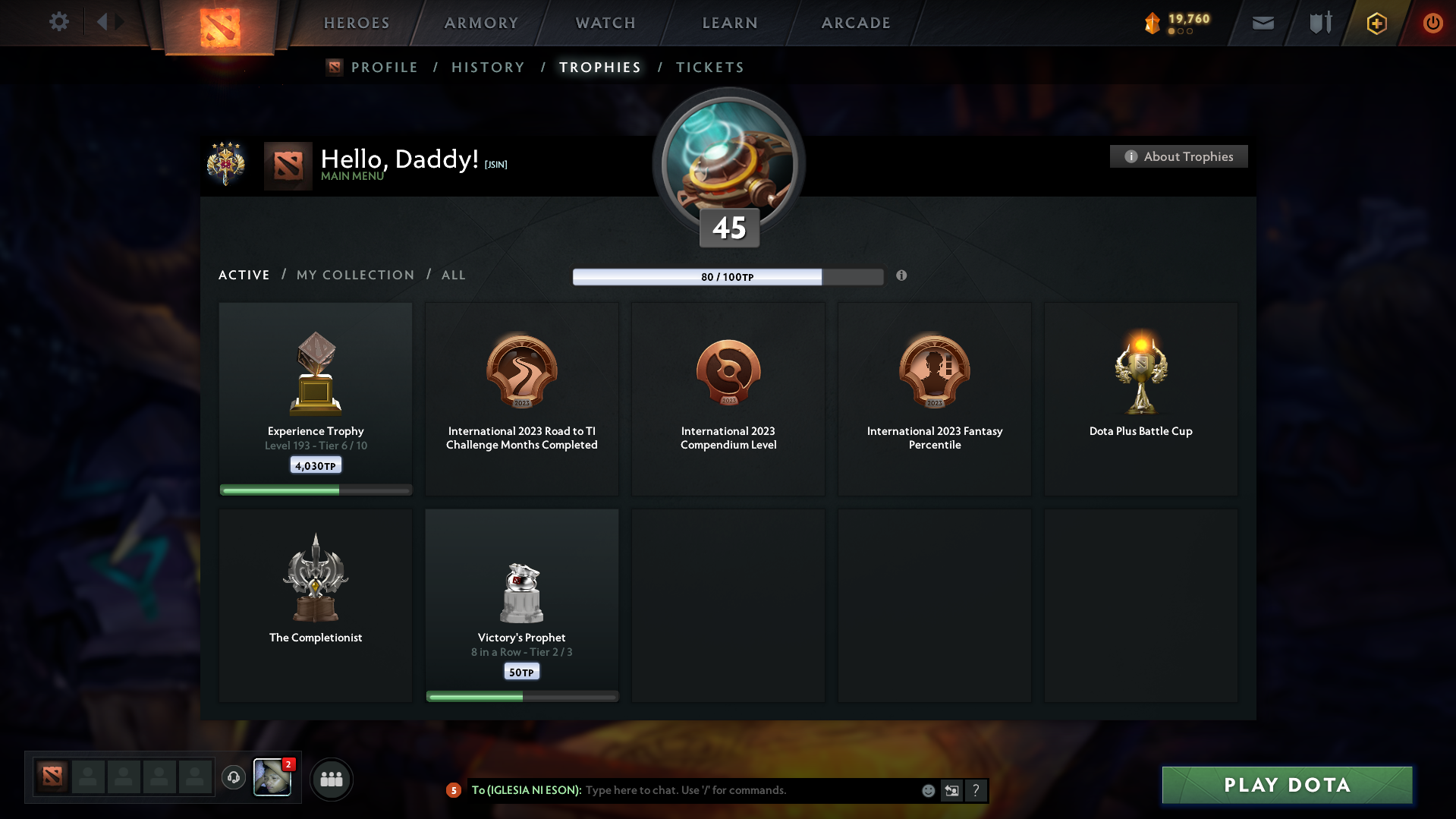Open the settings gear
This screenshot has height=819, width=1456.
pyautogui.click(x=58, y=22)
